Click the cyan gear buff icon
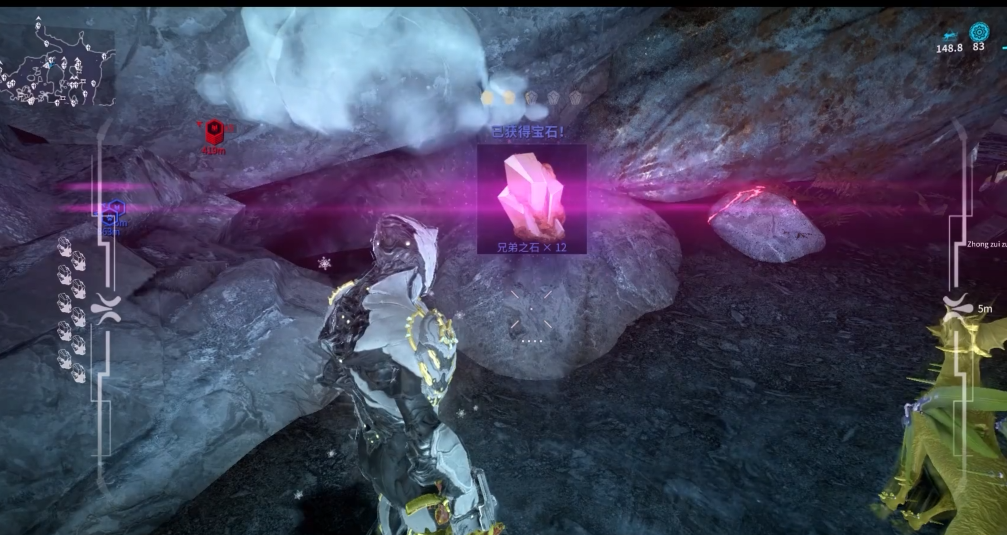1007x535 pixels. pyautogui.click(x=978, y=31)
